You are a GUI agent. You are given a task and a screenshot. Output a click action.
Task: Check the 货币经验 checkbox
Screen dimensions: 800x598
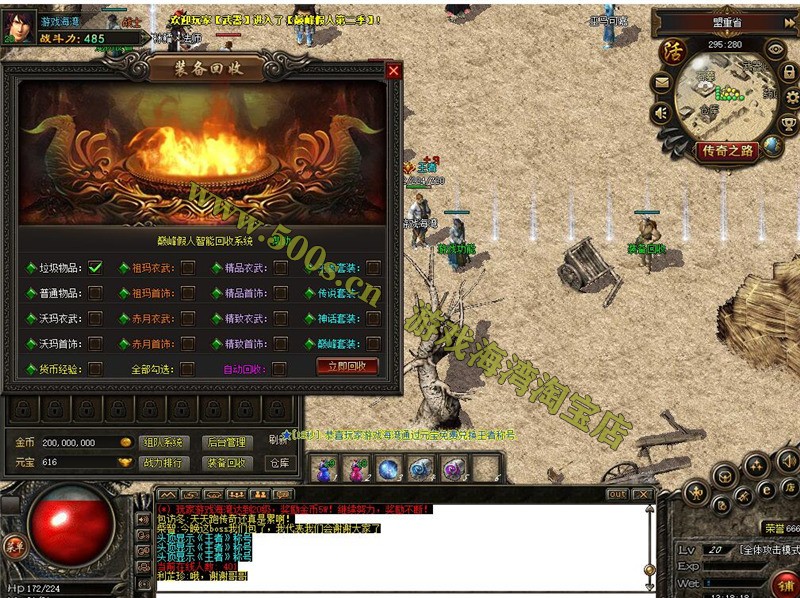point(96,368)
